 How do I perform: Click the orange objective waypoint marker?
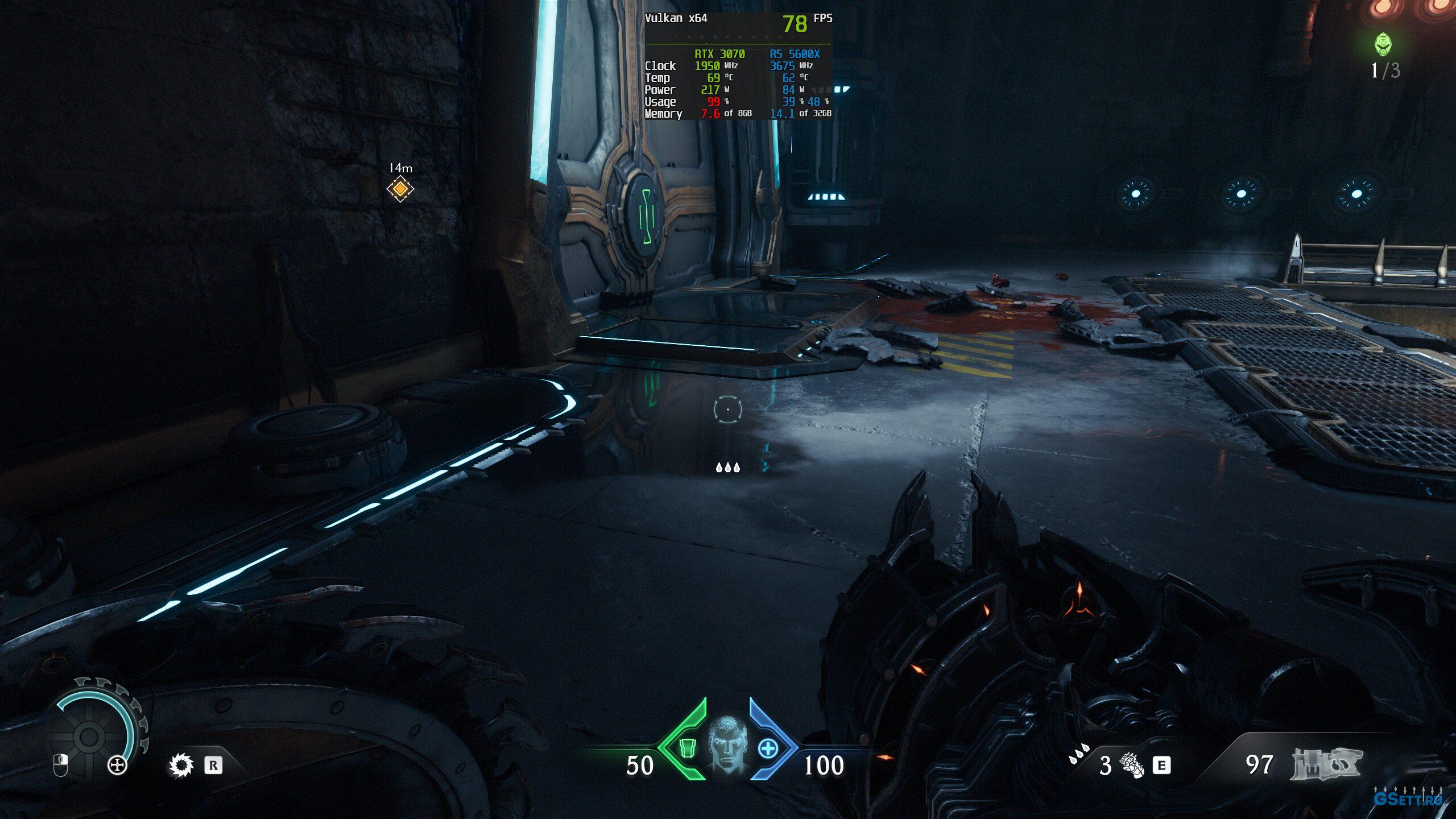click(400, 189)
